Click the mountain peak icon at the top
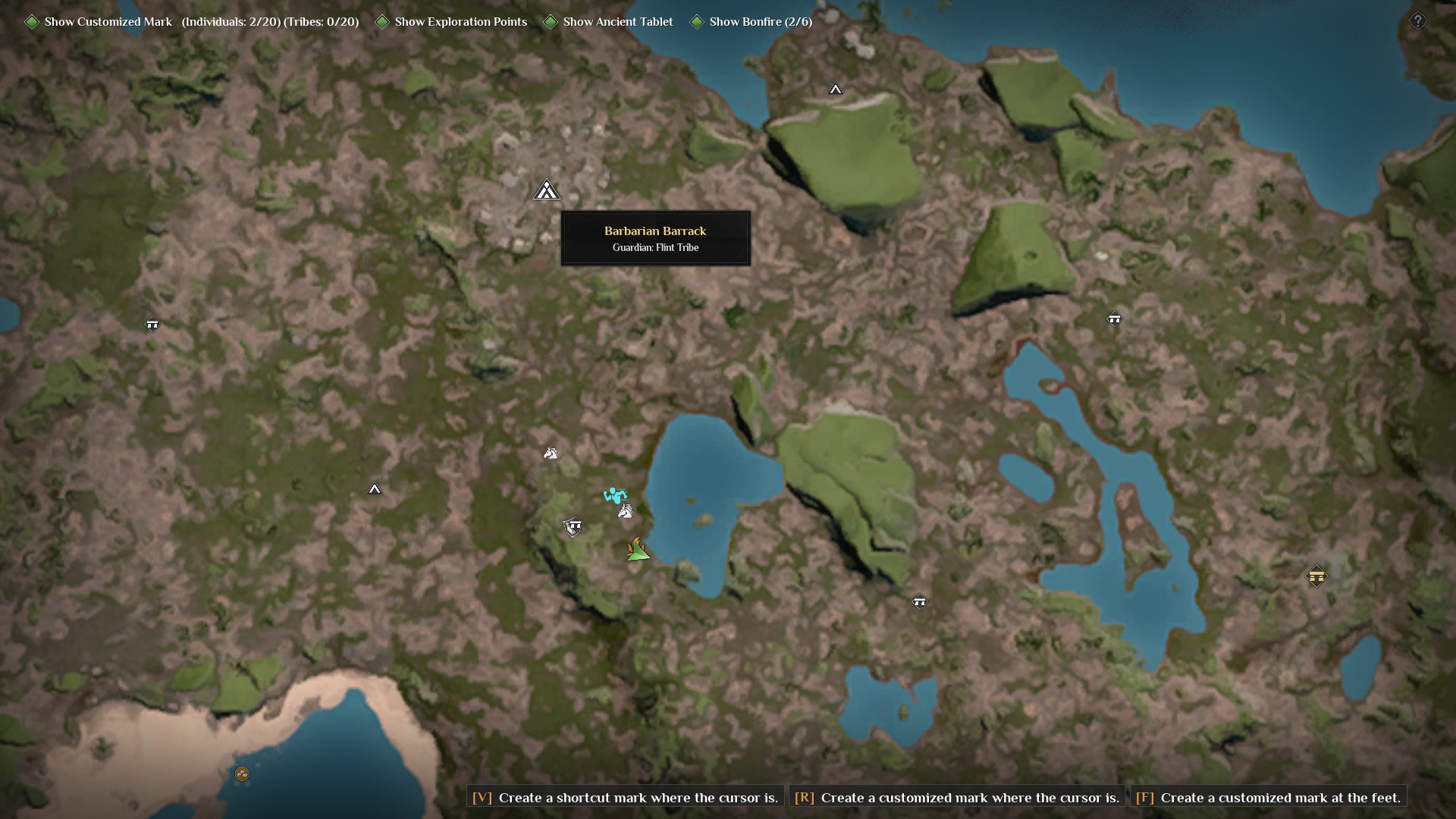The height and width of the screenshot is (819, 1456). (x=836, y=89)
